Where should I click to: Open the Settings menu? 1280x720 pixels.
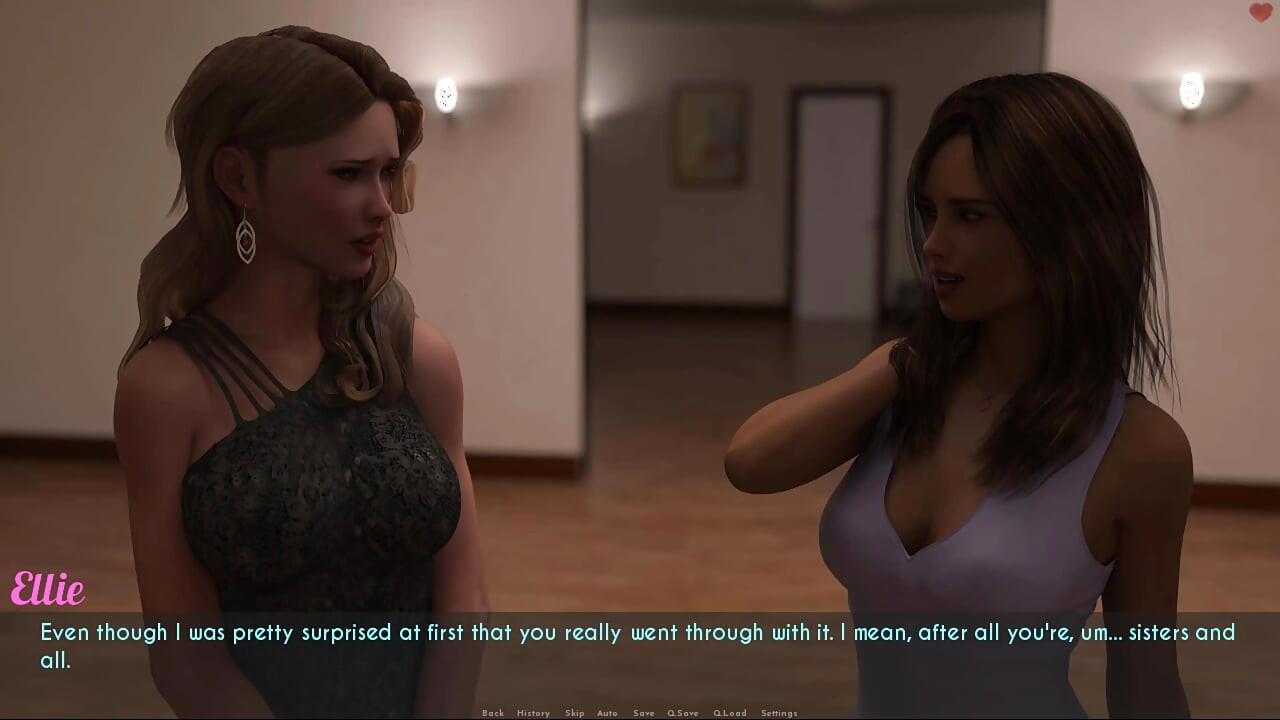pos(779,713)
